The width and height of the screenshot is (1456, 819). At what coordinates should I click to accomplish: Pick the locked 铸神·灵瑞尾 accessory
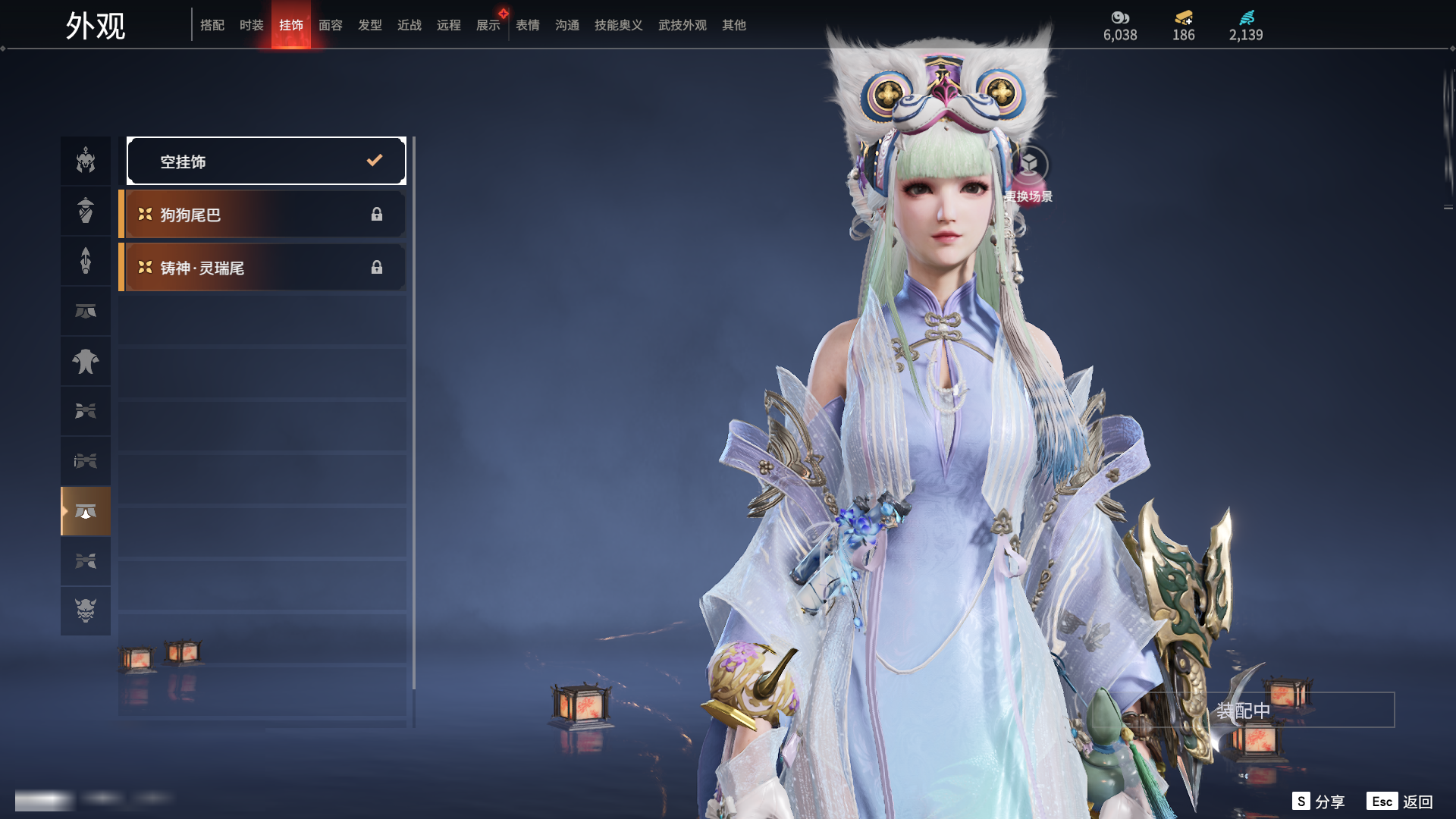pyautogui.click(x=262, y=268)
